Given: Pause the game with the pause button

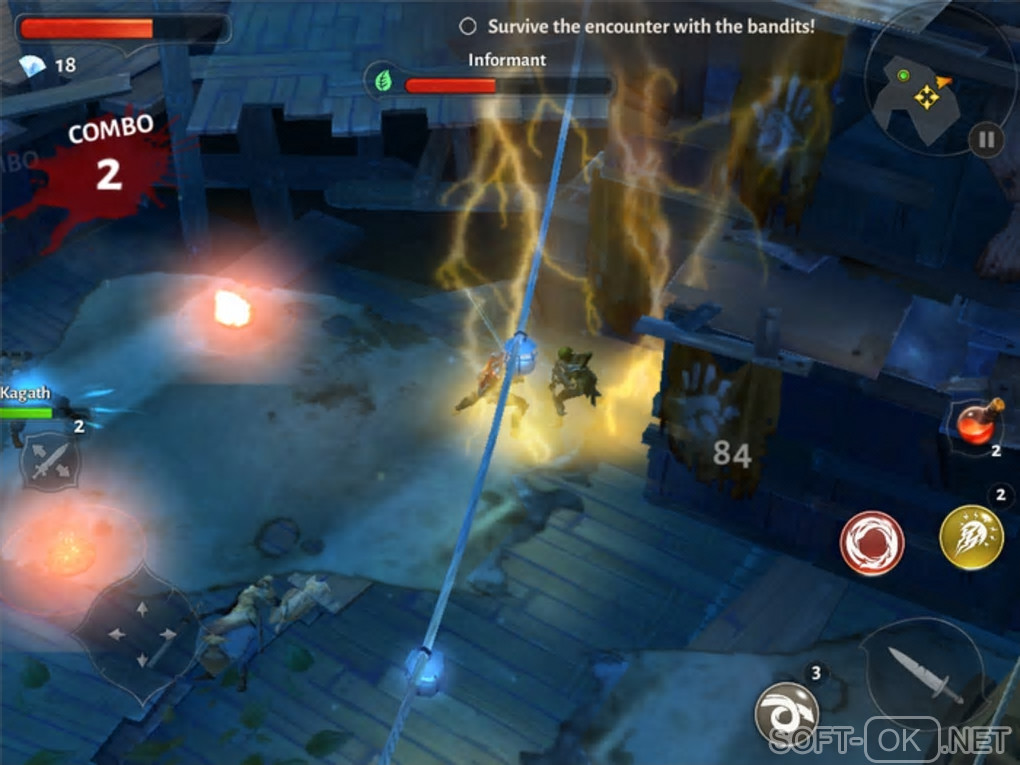Looking at the screenshot, I should point(986,139).
